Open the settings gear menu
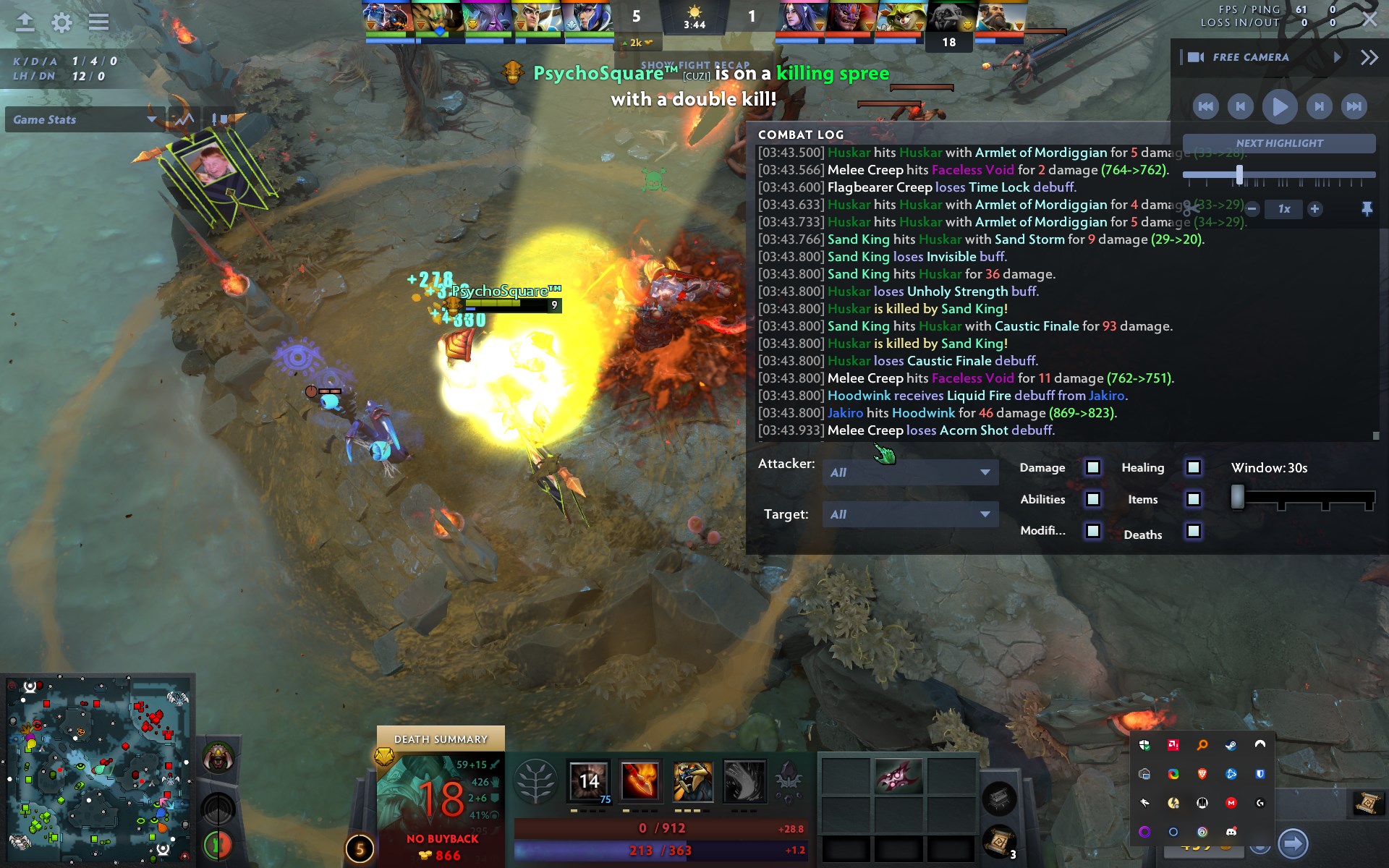This screenshot has height=868, width=1389. coord(61,23)
